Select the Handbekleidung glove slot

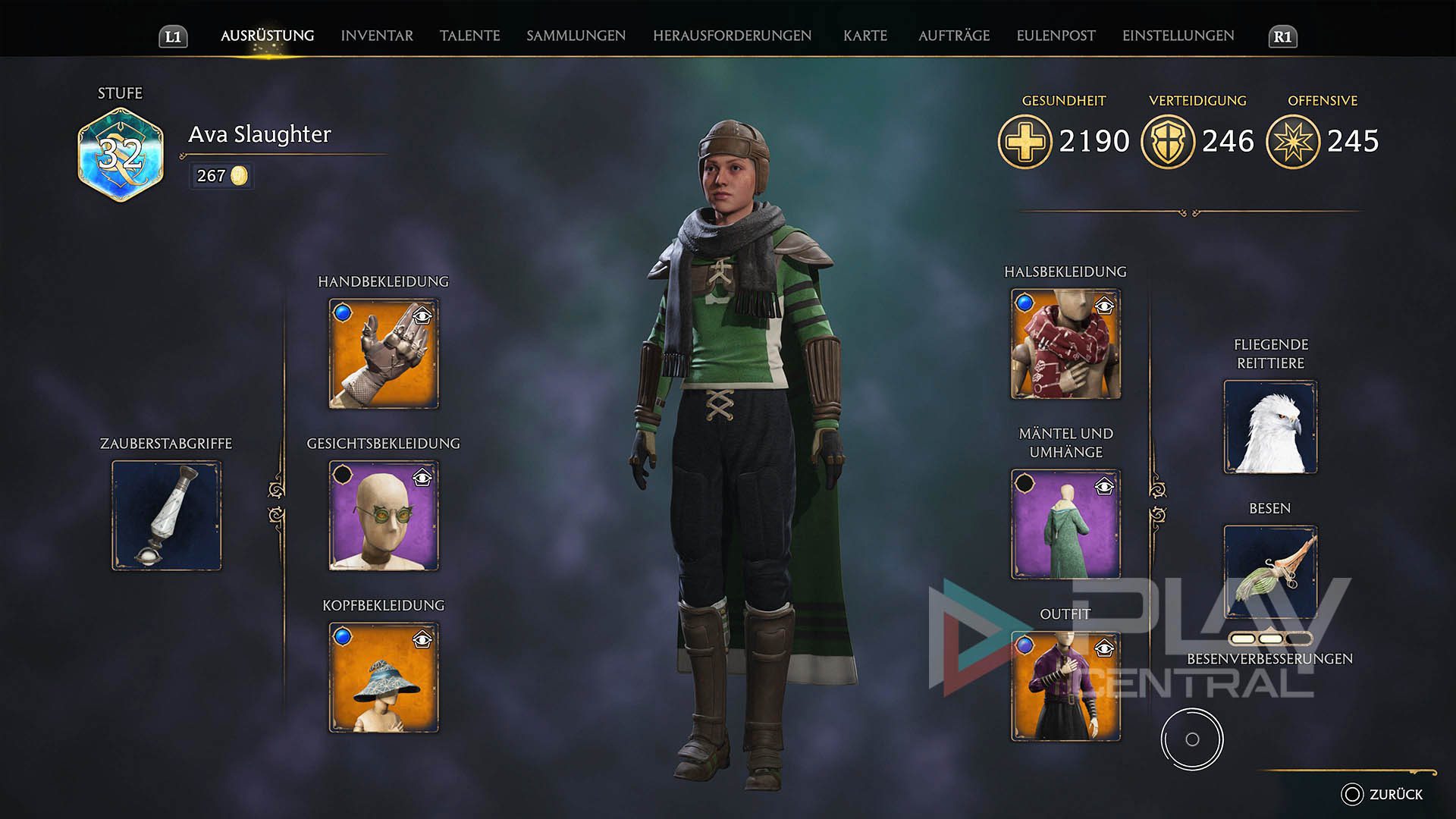(x=383, y=354)
